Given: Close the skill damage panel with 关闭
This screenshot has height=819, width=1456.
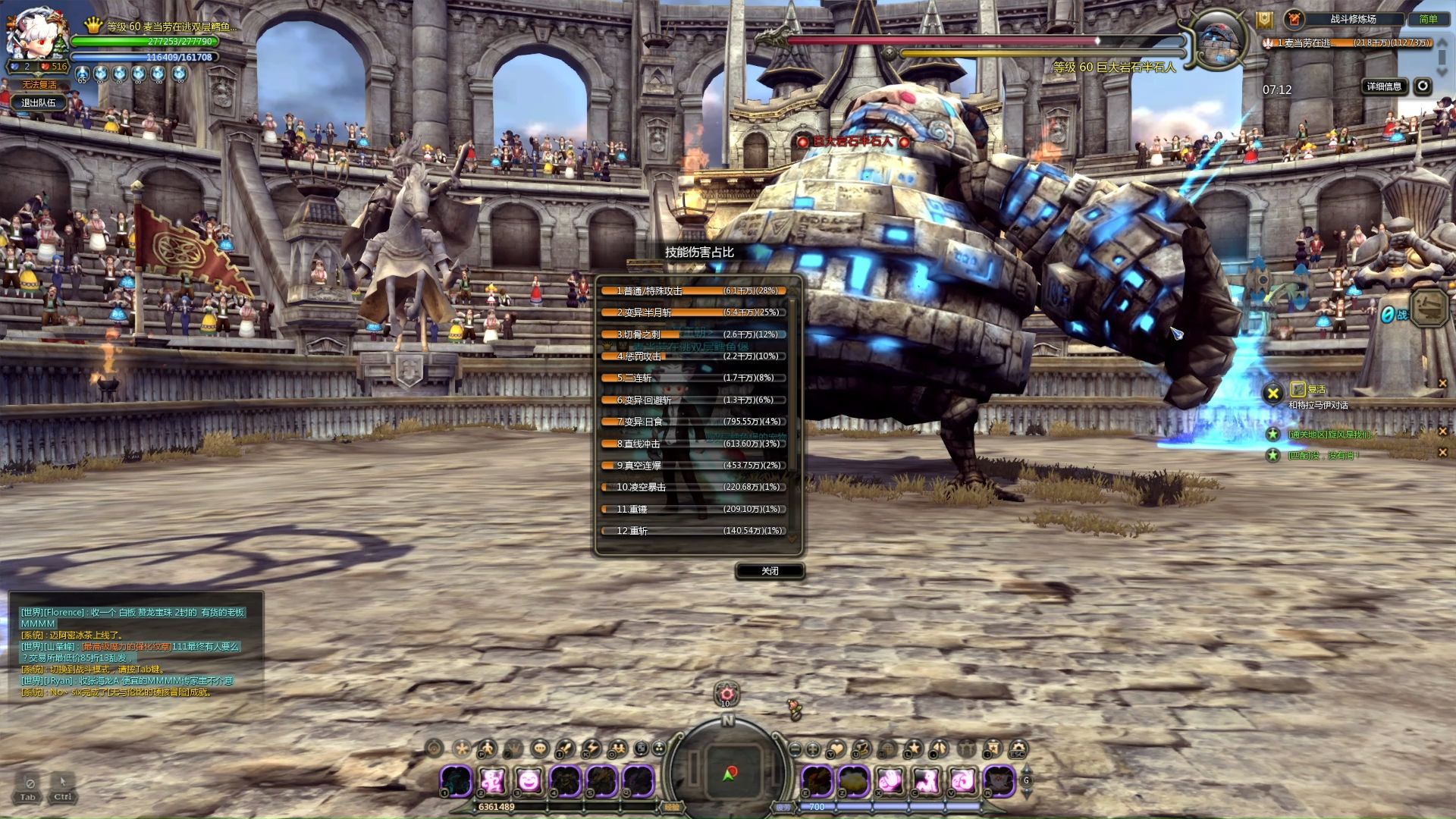Looking at the screenshot, I should pyautogui.click(x=770, y=571).
